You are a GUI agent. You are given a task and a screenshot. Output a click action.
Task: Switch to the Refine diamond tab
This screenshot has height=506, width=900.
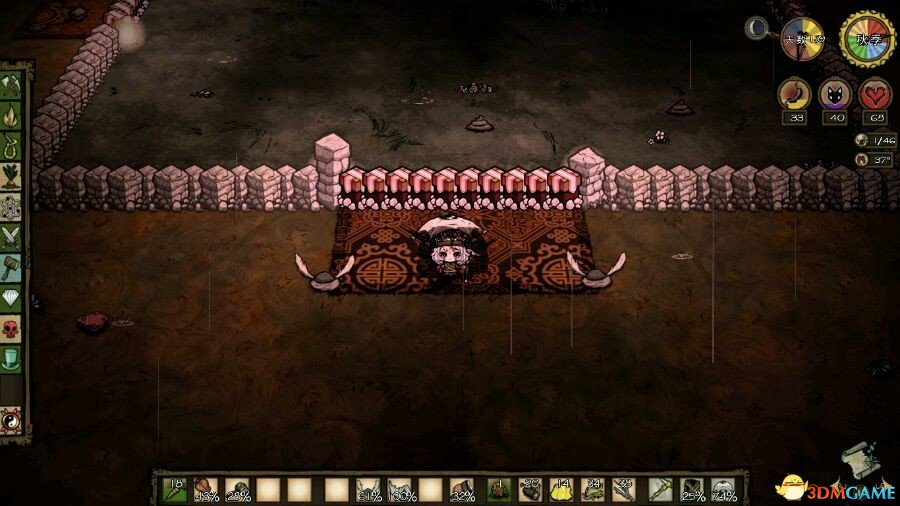pyautogui.click(x=13, y=298)
